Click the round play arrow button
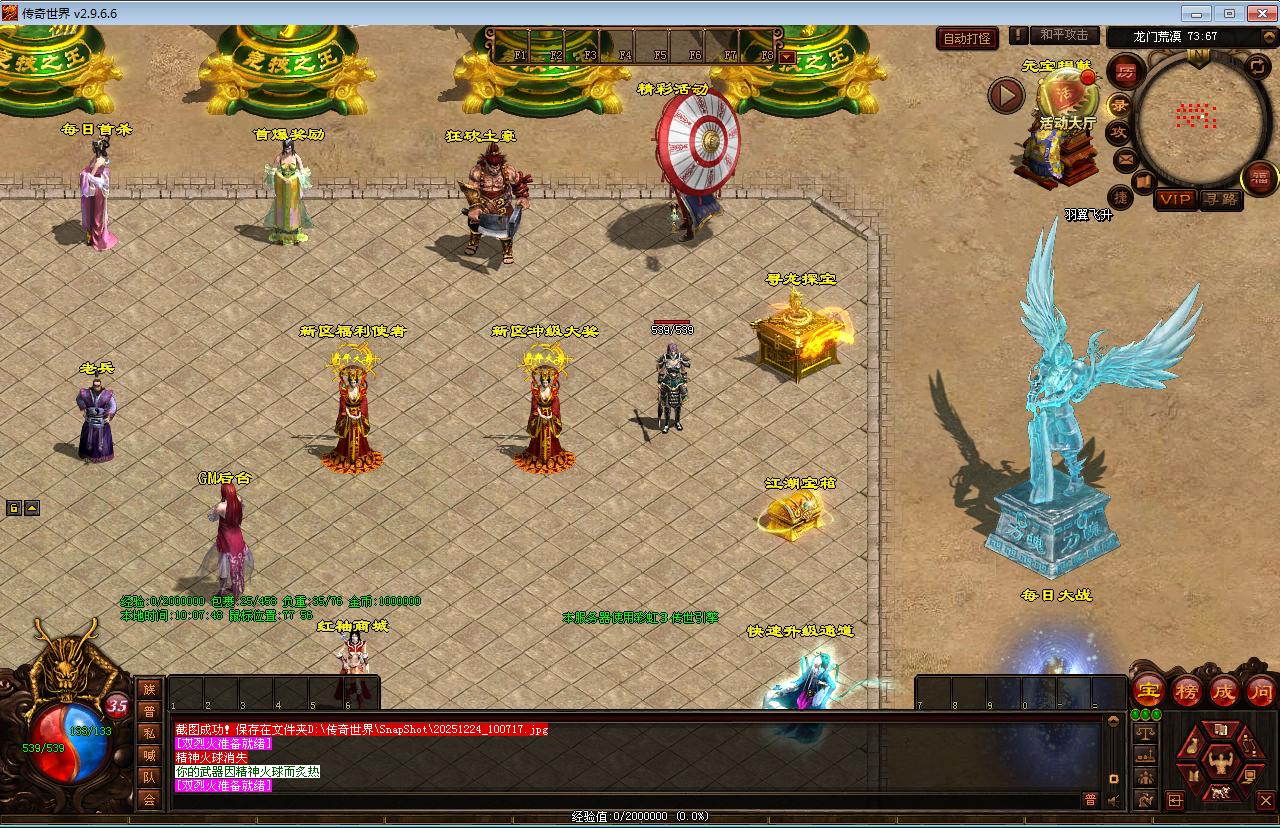 point(1007,96)
